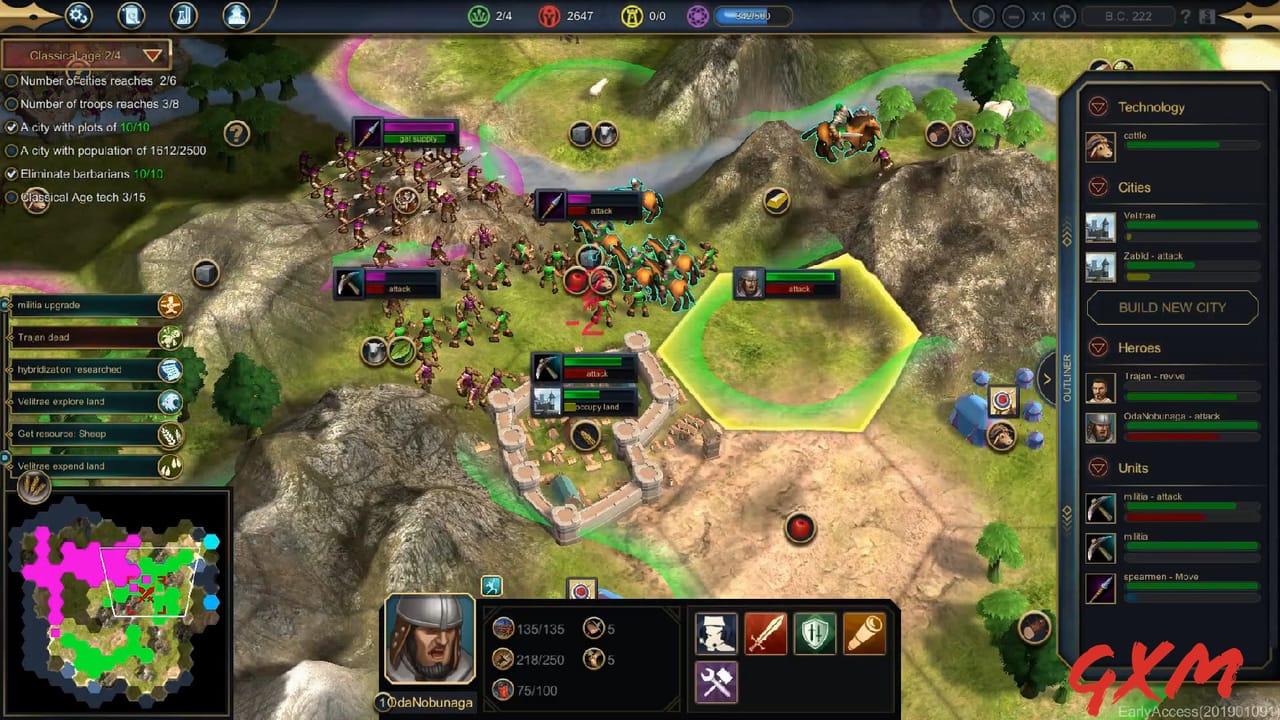Toggle the Eliminate barbarians completed objective
The height and width of the screenshot is (720, 1280).
coord(12,173)
